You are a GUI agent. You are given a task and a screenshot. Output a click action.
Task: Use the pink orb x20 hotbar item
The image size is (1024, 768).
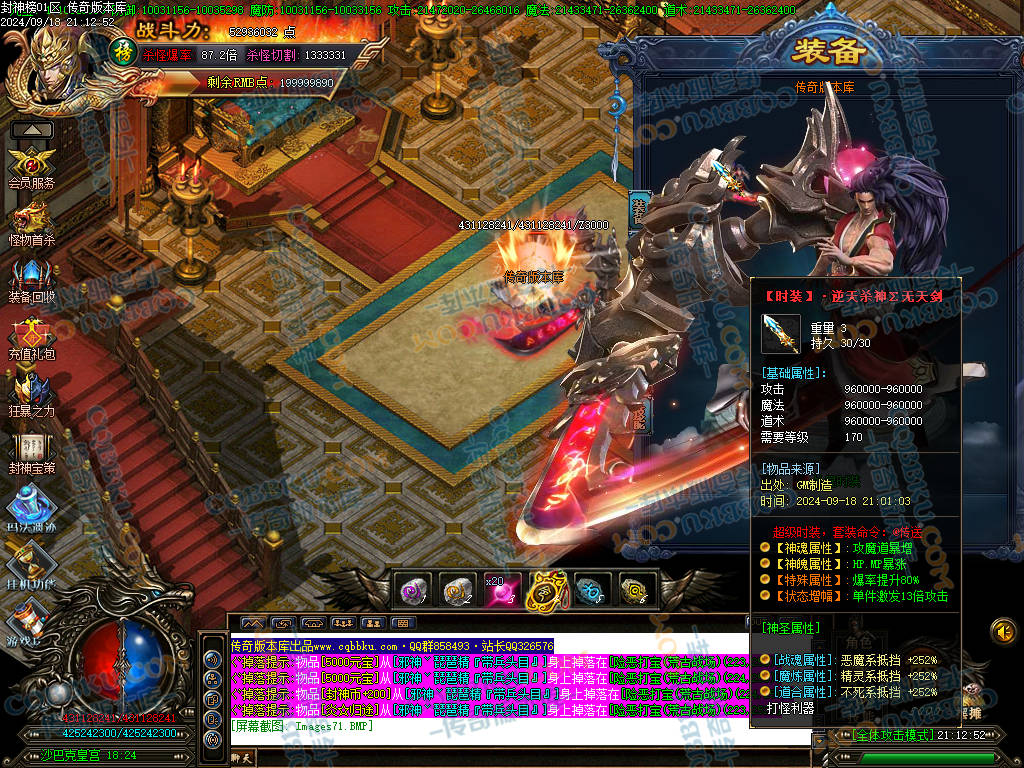coord(501,590)
